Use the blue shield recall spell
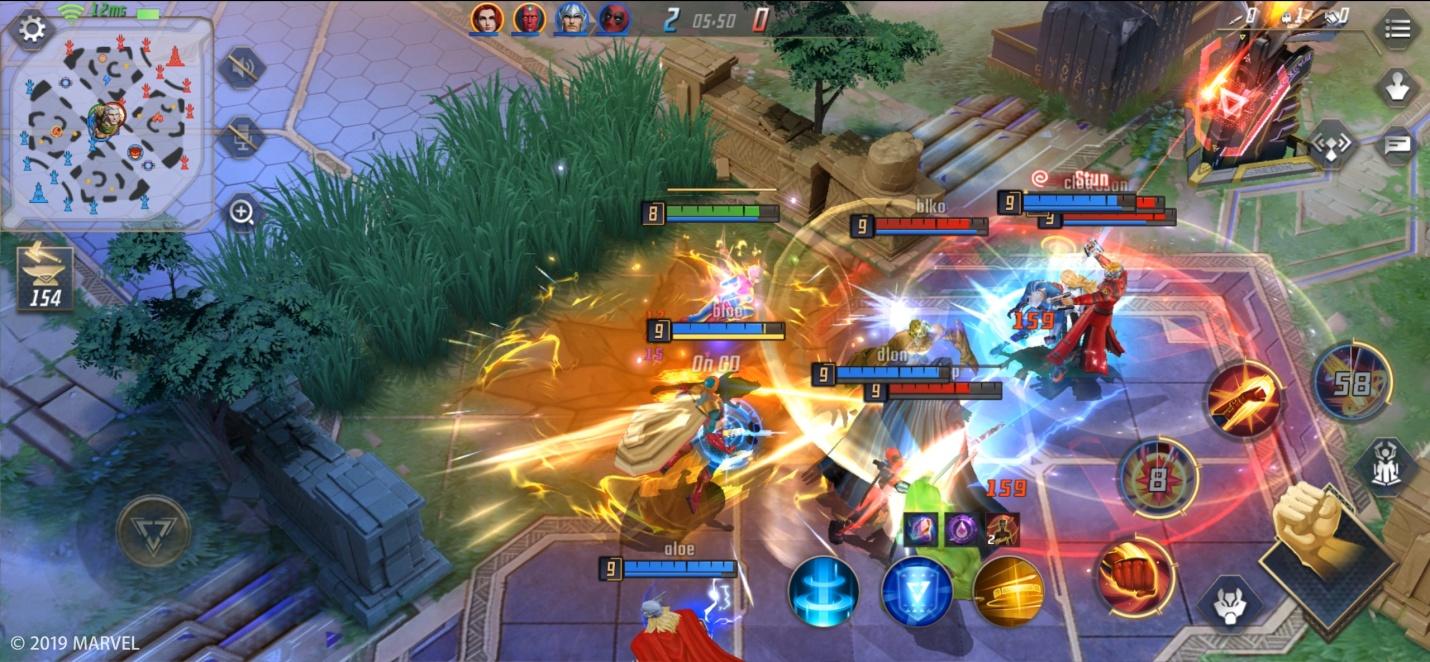Screen dimensions: 1430x662 coord(916,591)
